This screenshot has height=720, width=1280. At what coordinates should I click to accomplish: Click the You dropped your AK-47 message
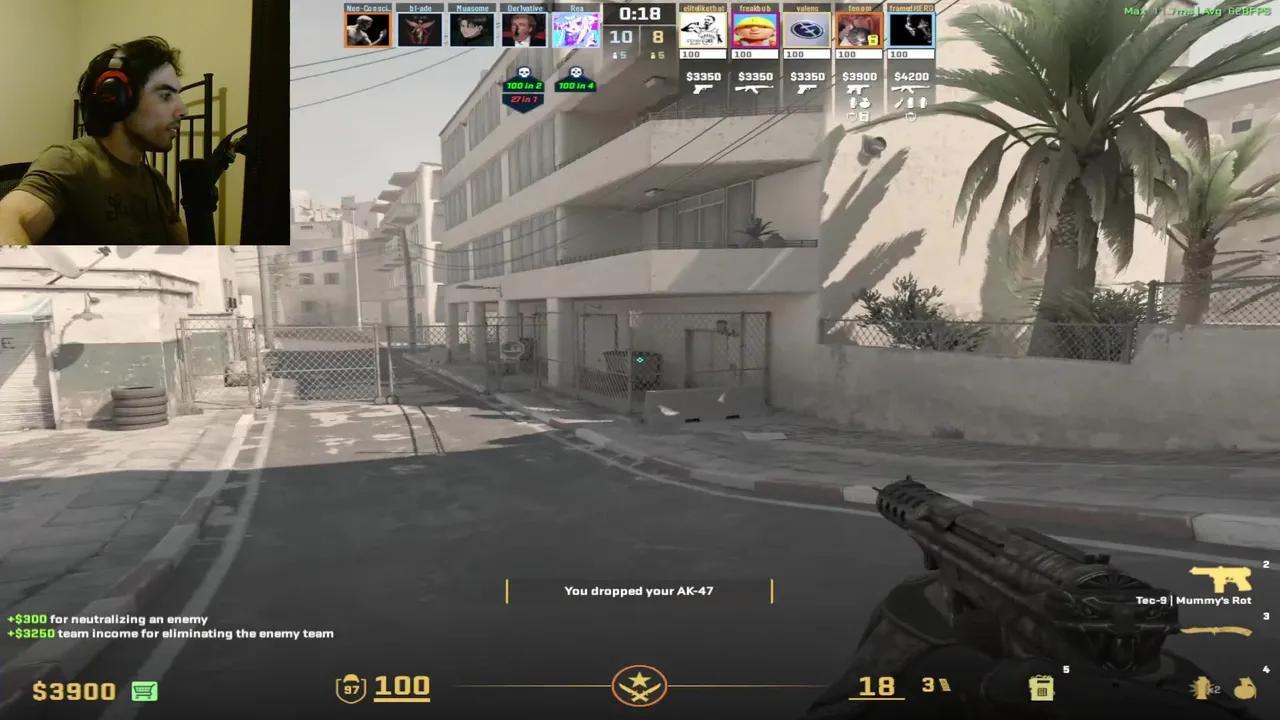pyautogui.click(x=639, y=590)
